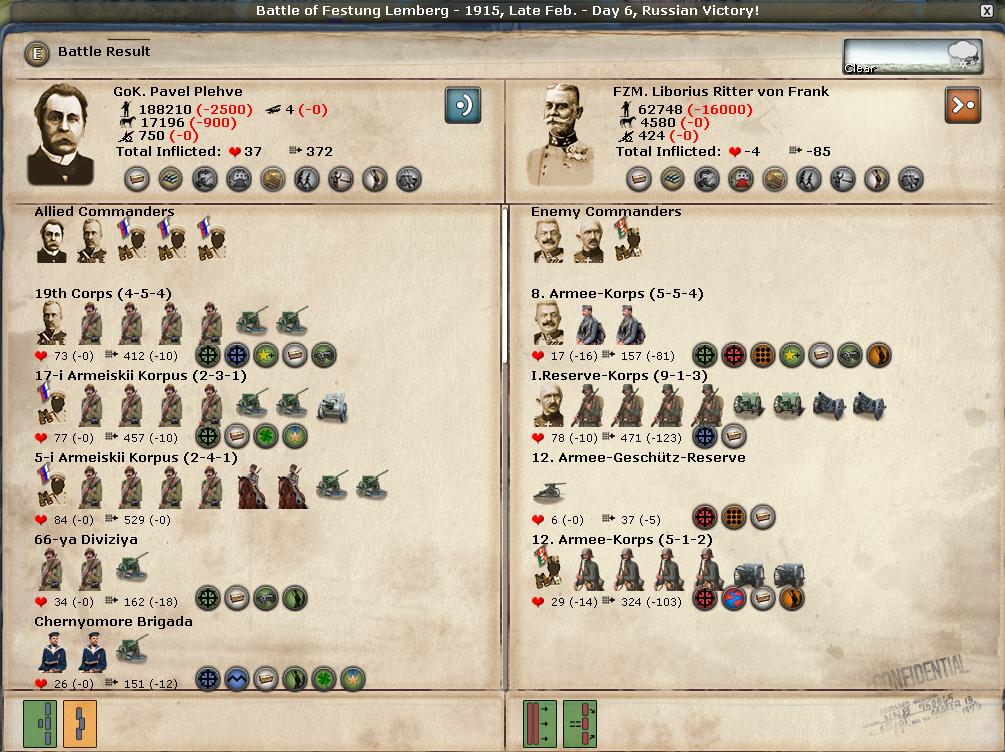Select first sailor unit of Chernyomore Brigada
Image resolution: width=1005 pixels, height=752 pixels.
coord(52,653)
